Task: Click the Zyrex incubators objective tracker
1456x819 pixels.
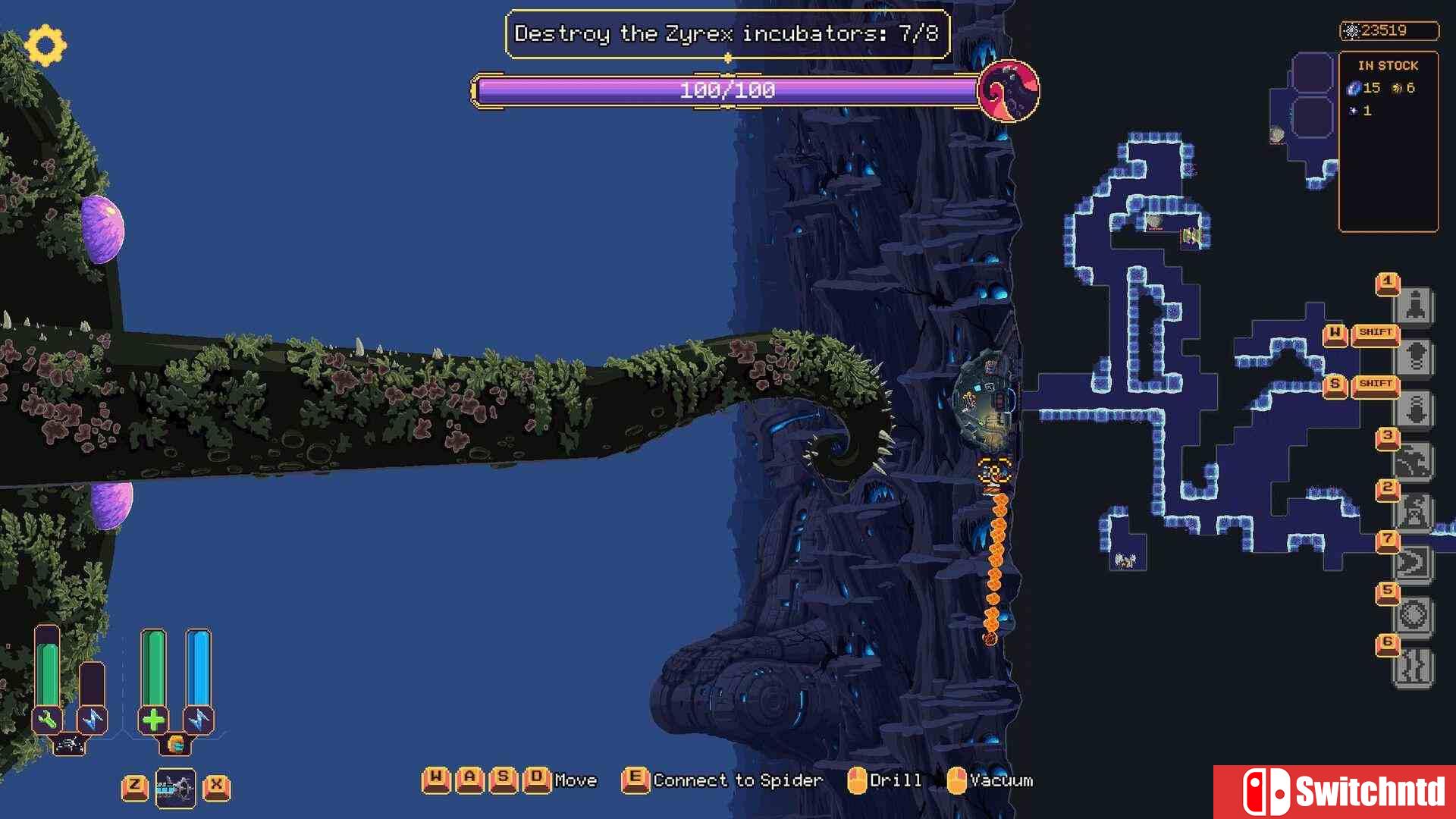Action: (x=726, y=34)
